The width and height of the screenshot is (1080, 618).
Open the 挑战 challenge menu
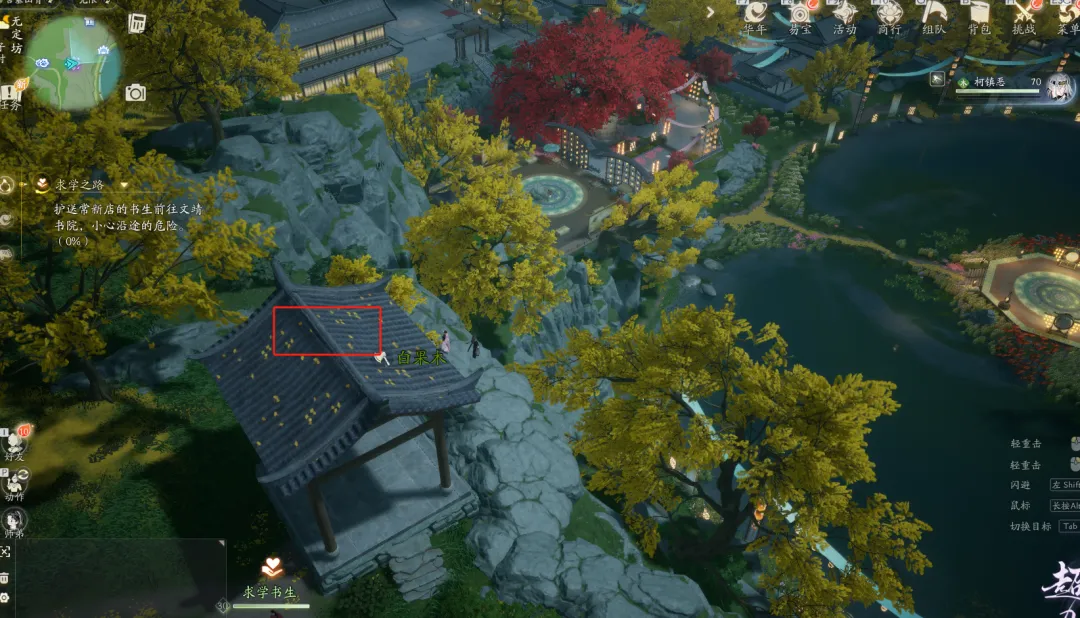[x=1024, y=14]
